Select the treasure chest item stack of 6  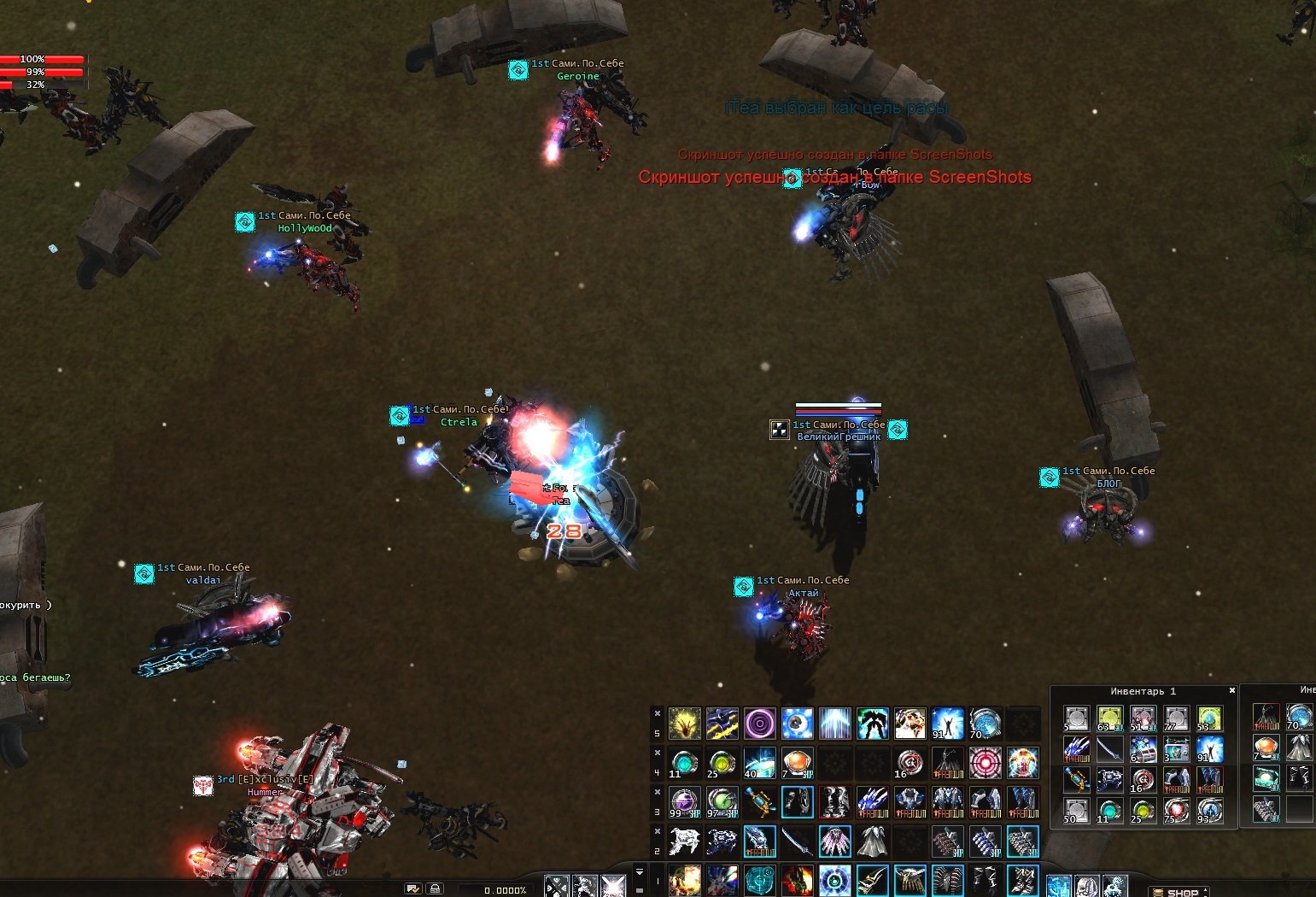(x=1143, y=749)
